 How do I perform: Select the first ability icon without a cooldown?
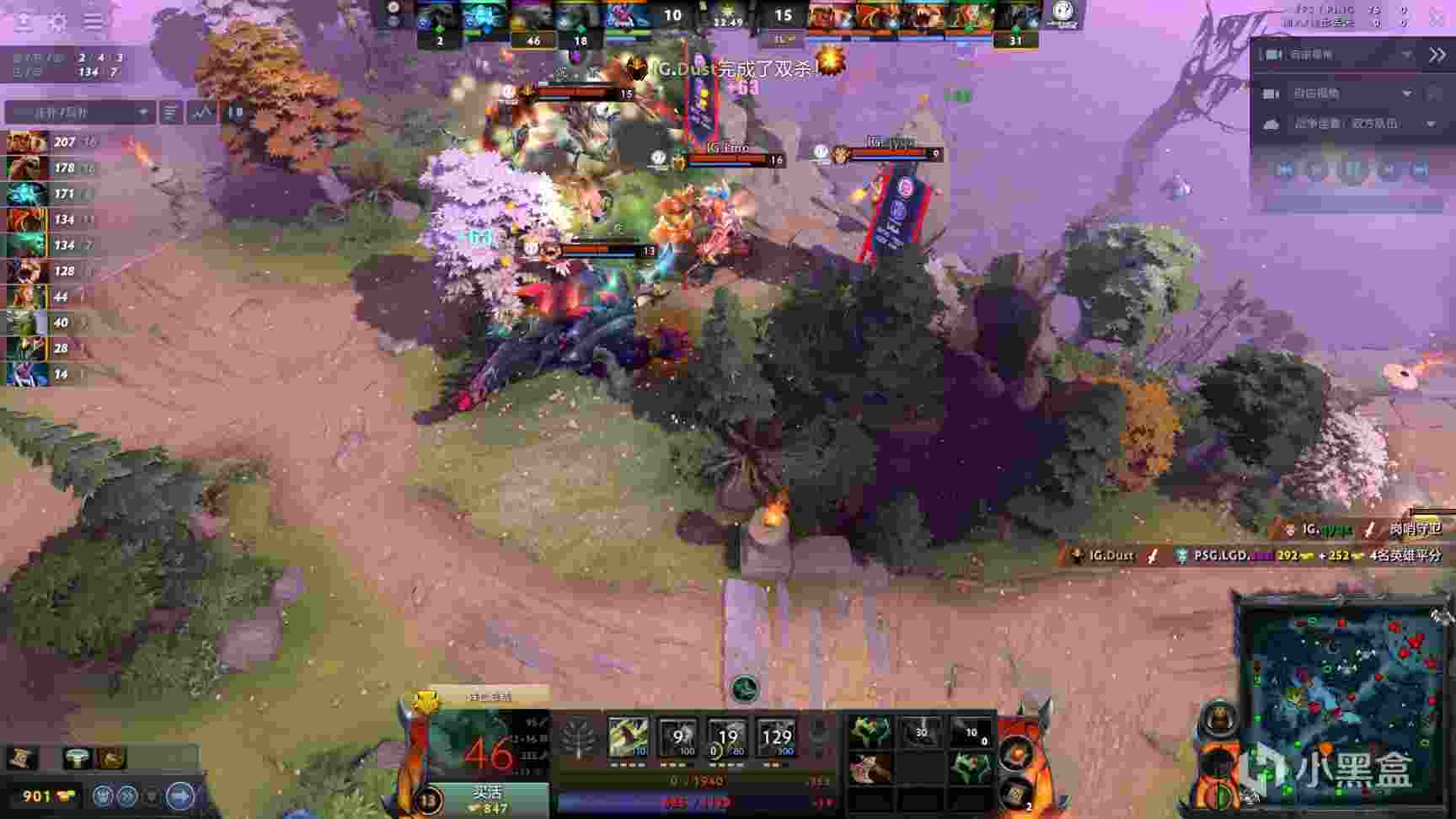pyautogui.click(x=629, y=737)
